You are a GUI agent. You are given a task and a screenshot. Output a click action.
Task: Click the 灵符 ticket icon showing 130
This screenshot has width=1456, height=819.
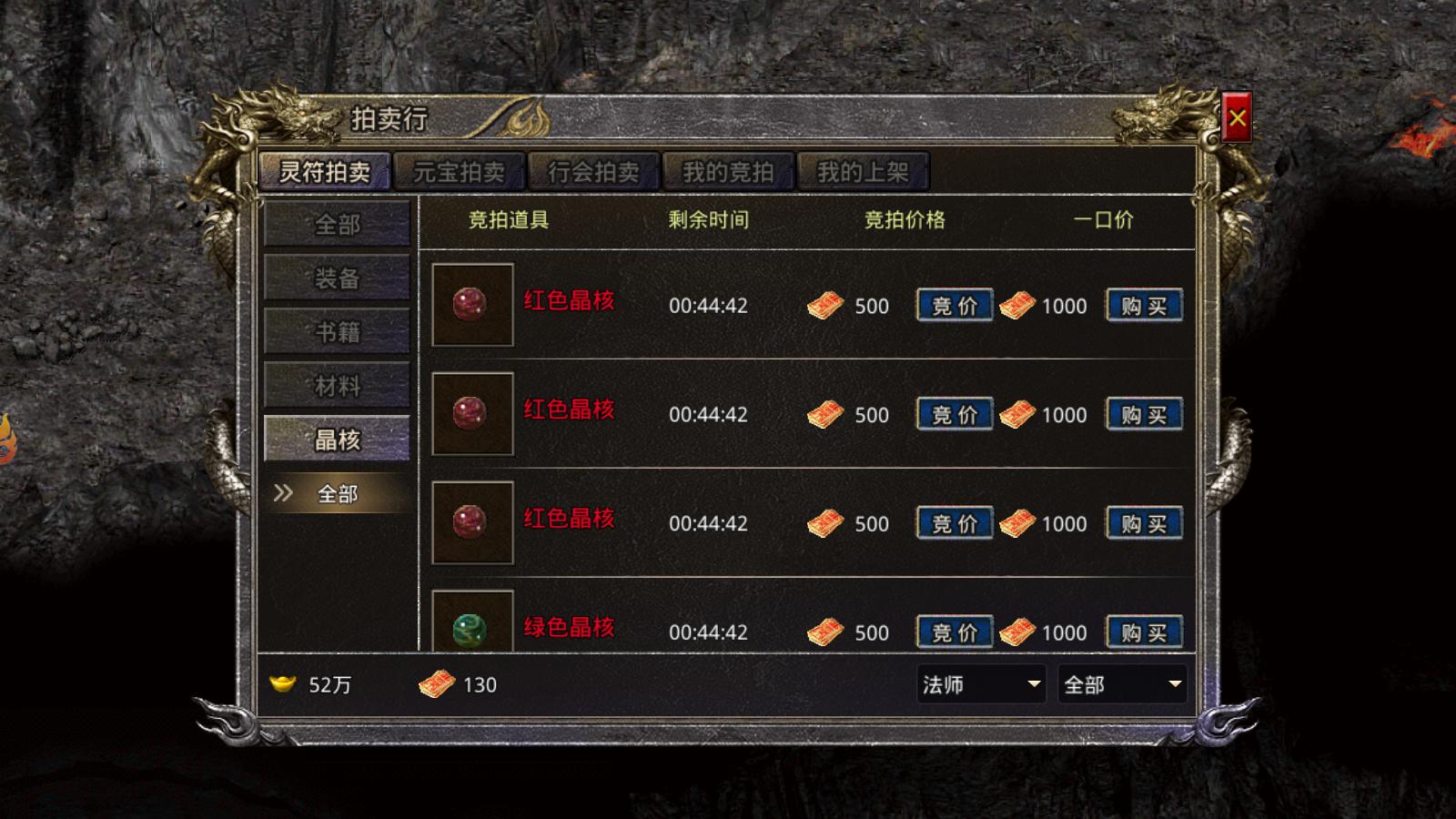[x=436, y=684]
